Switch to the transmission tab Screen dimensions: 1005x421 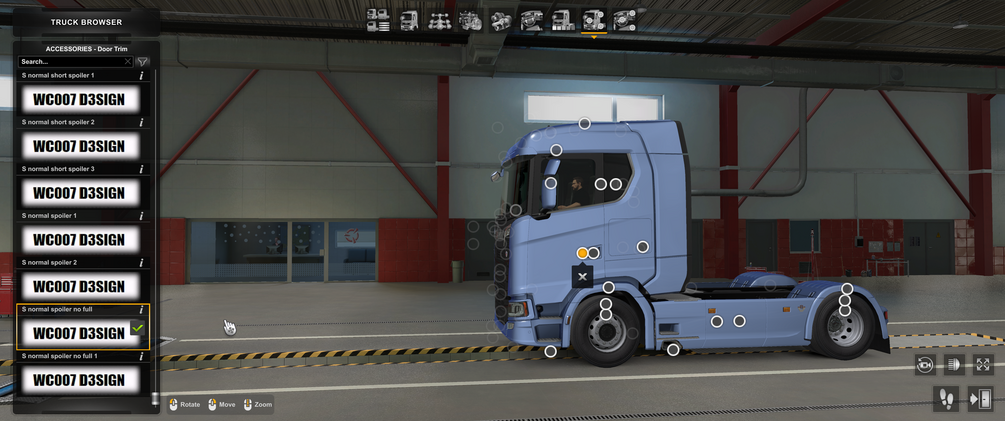click(501, 19)
